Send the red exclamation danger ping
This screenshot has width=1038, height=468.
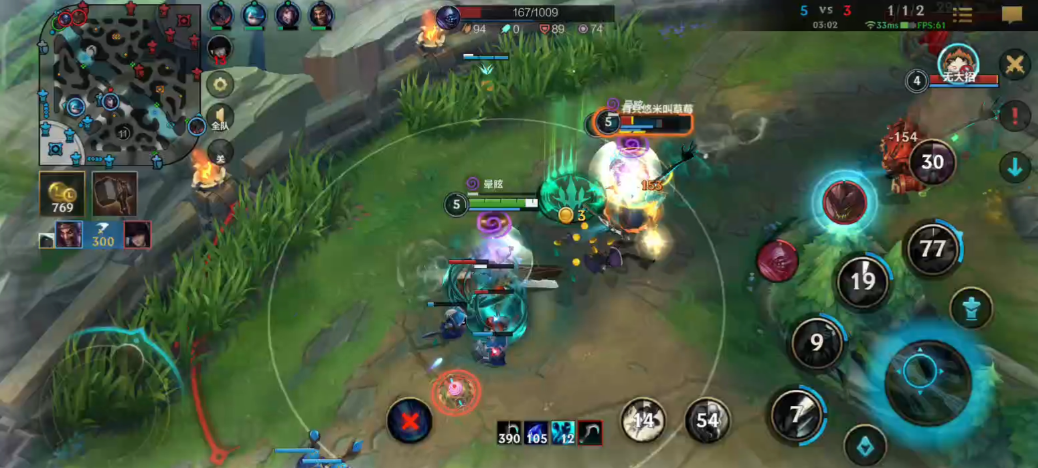point(1015,115)
